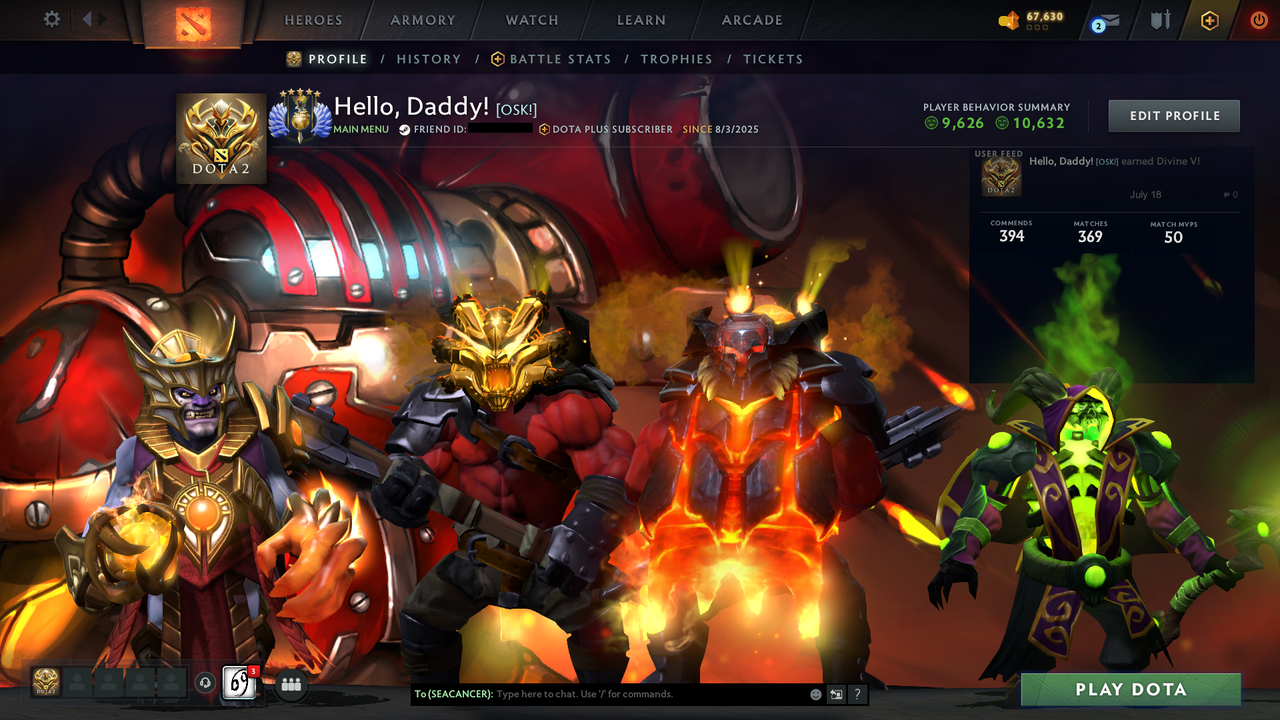1280x720 pixels.
Task: Open the card pack with red badge
Action: 238,684
